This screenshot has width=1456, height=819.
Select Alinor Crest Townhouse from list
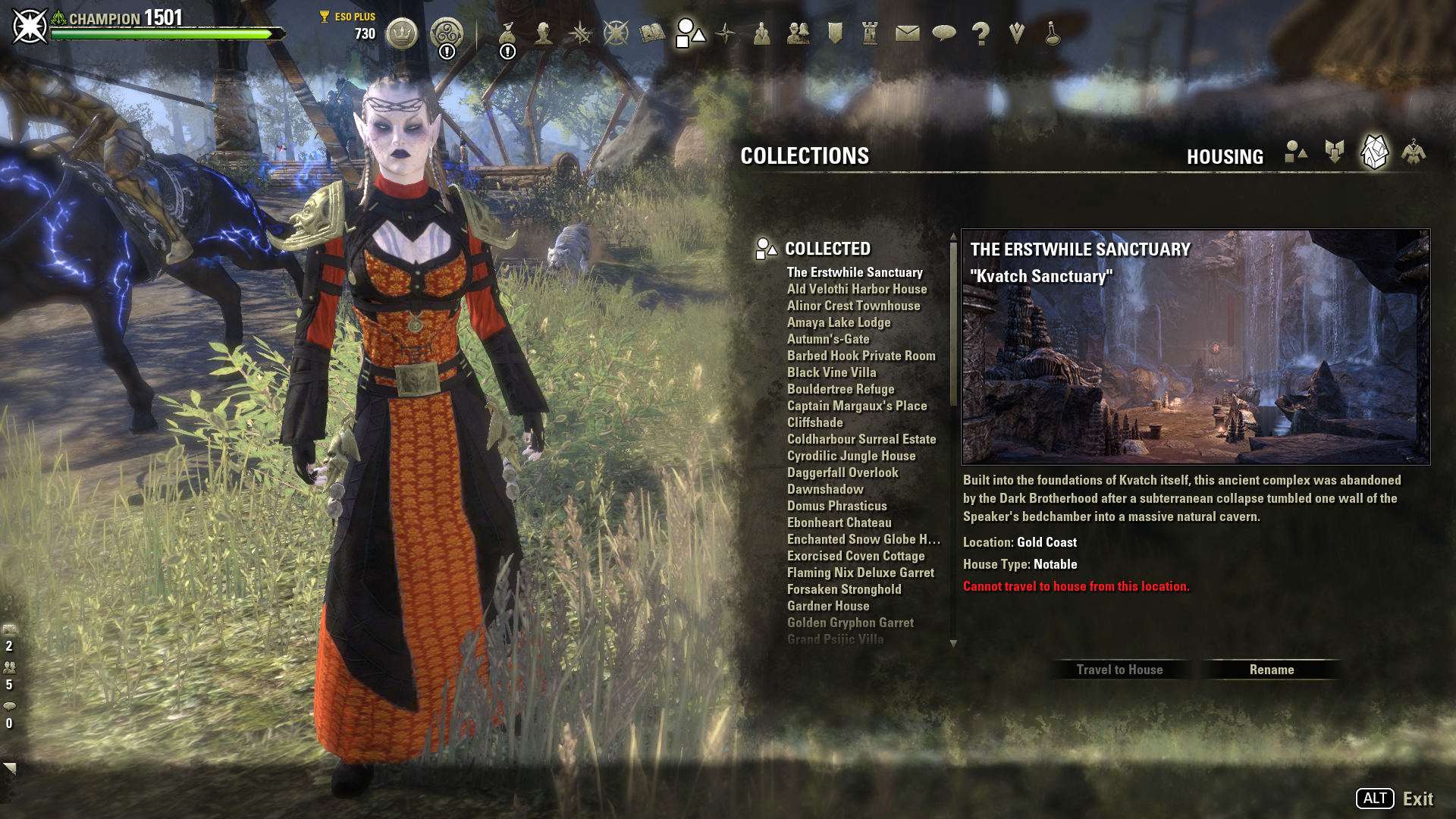click(853, 306)
